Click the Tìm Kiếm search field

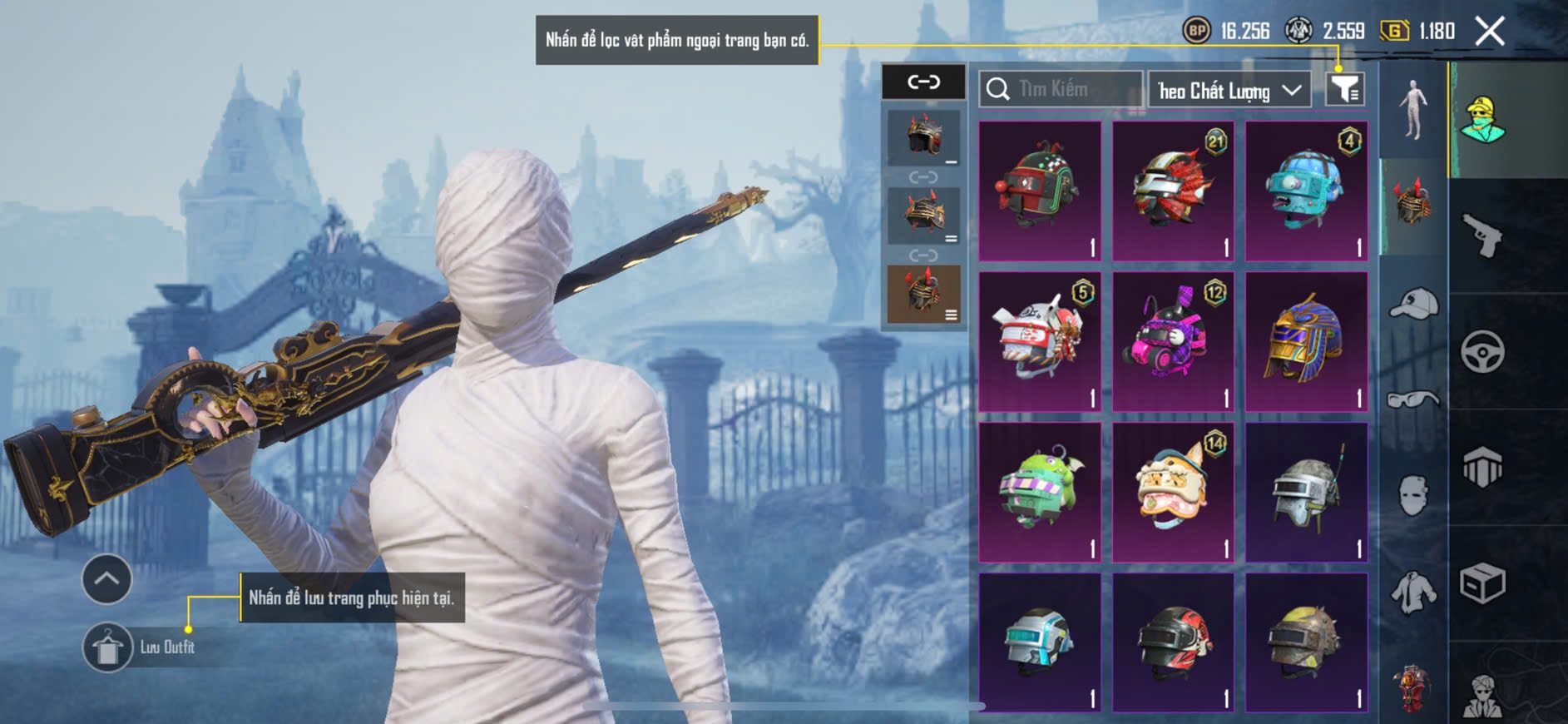coord(1061,89)
